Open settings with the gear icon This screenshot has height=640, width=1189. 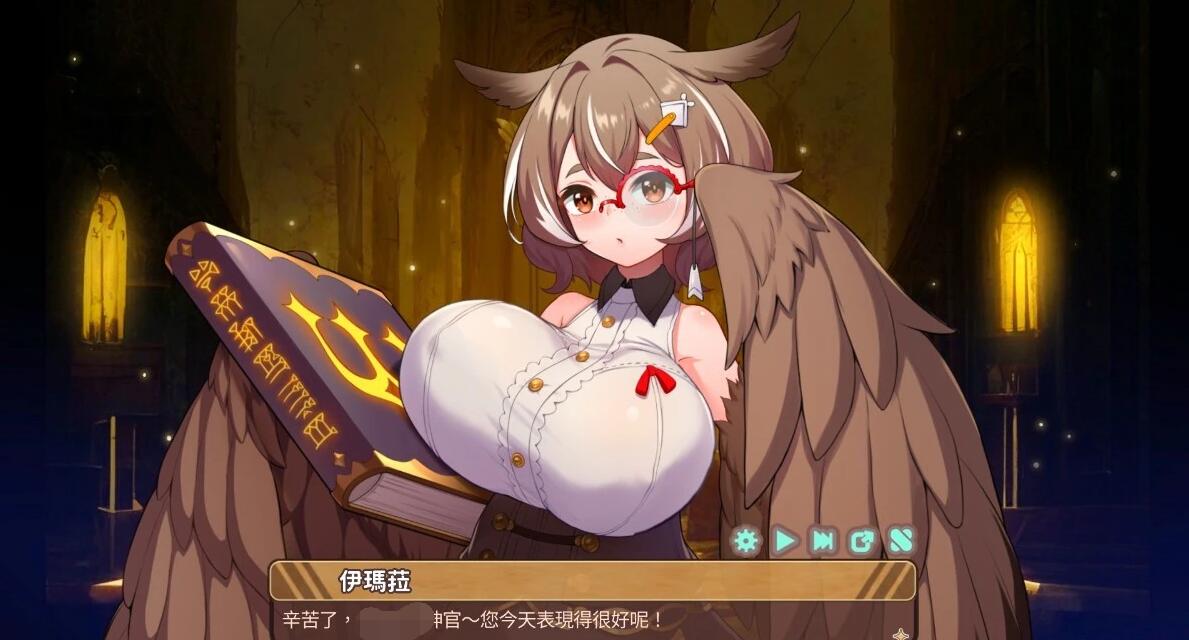(x=746, y=541)
